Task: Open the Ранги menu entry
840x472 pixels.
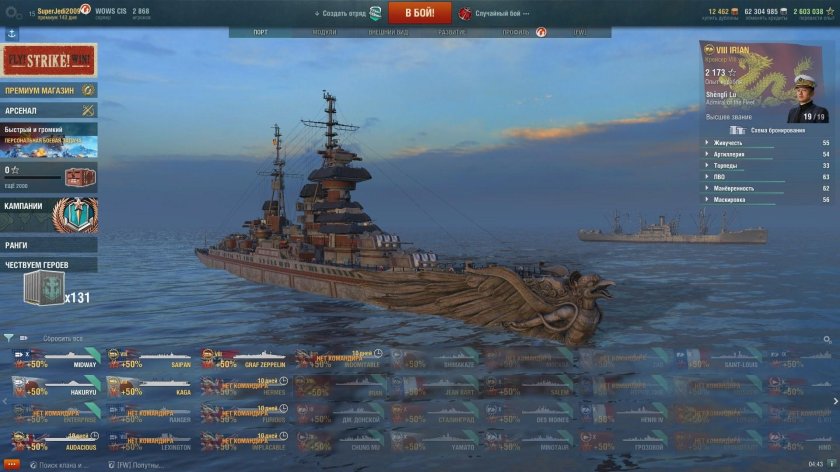Action: (48, 244)
